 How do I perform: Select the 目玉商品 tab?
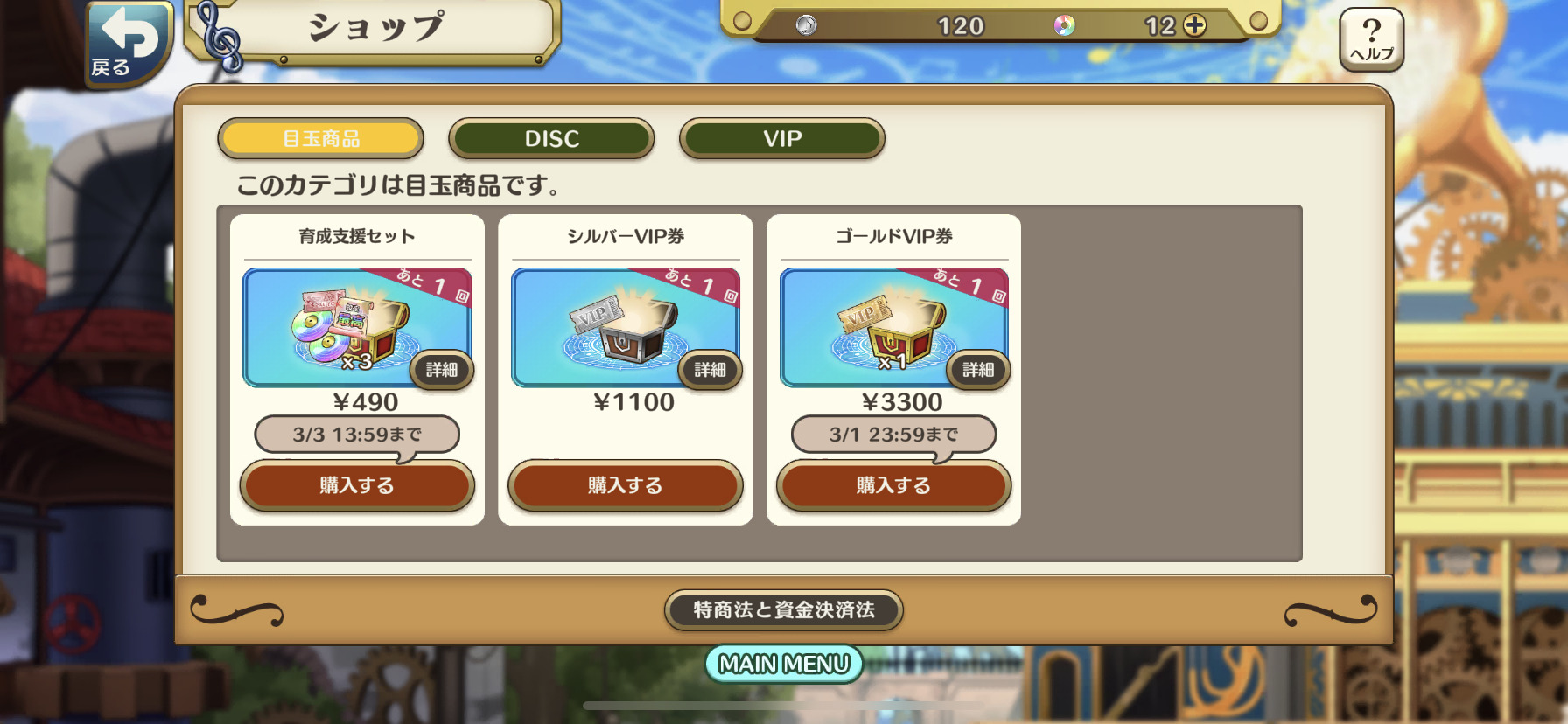tap(320, 139)
